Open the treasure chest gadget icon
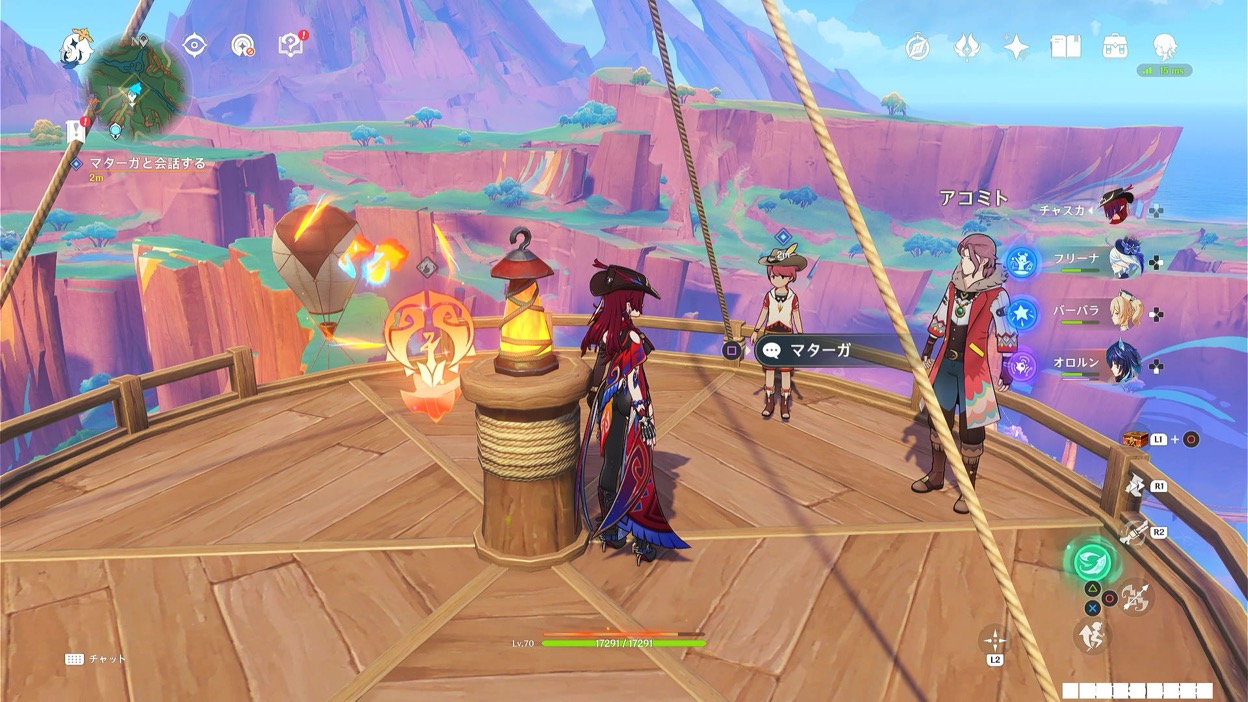The width and height of the screenshot is (1248, 702). click(1134, 439)
